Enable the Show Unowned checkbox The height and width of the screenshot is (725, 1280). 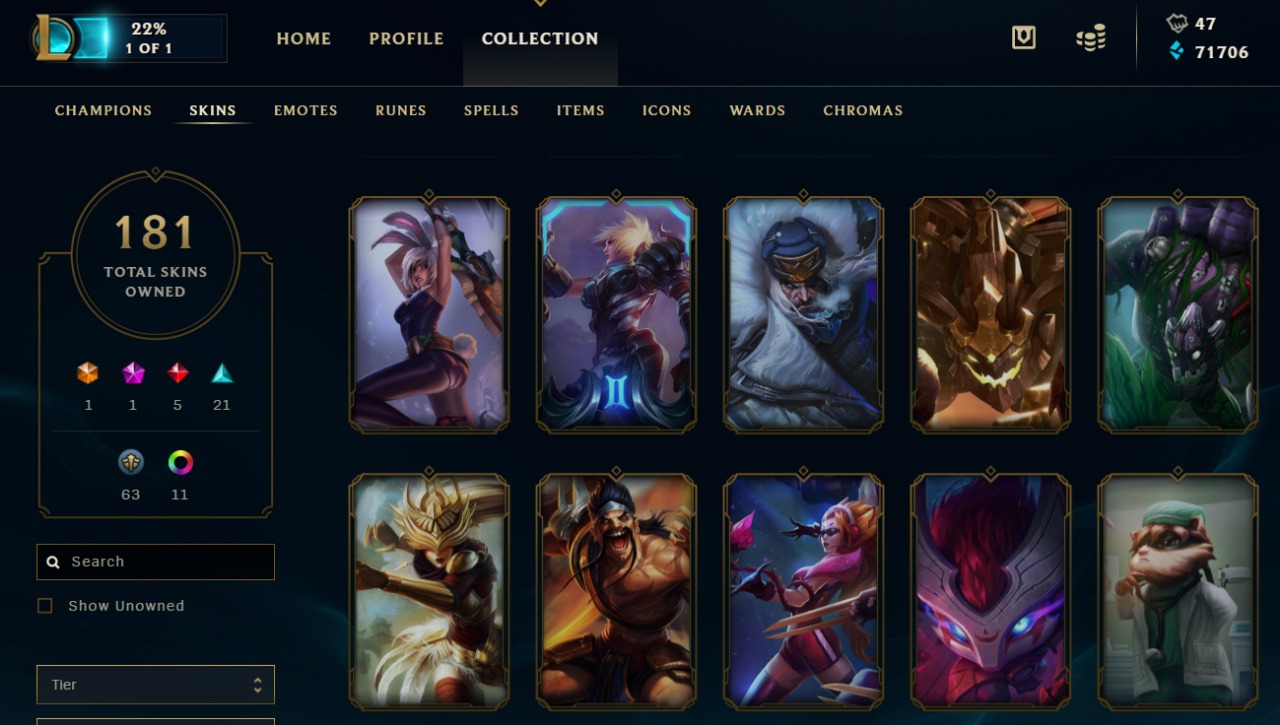pyautogui.click(x=44, y=605)
